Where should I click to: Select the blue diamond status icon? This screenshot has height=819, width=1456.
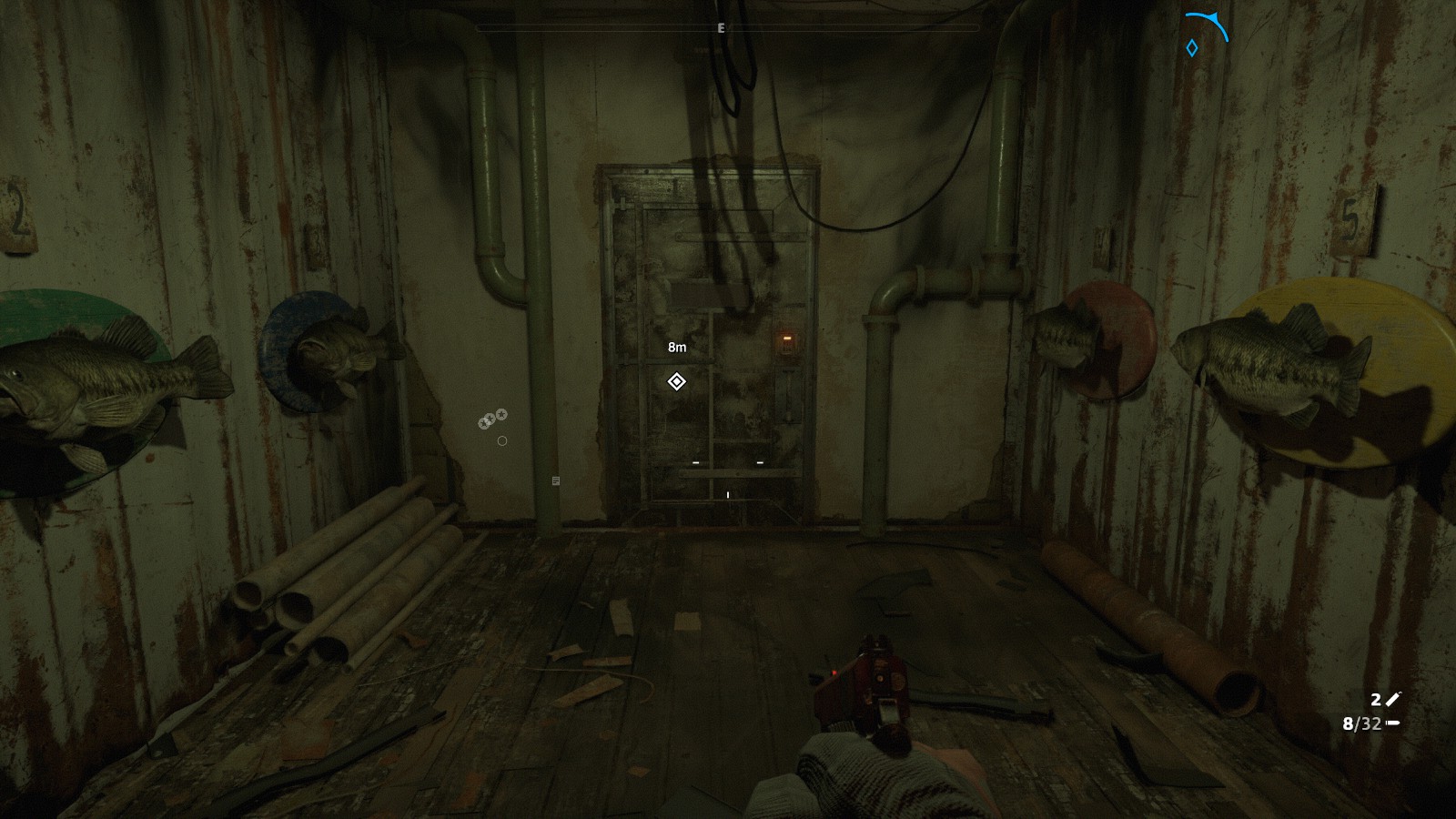pos(1191,48)
